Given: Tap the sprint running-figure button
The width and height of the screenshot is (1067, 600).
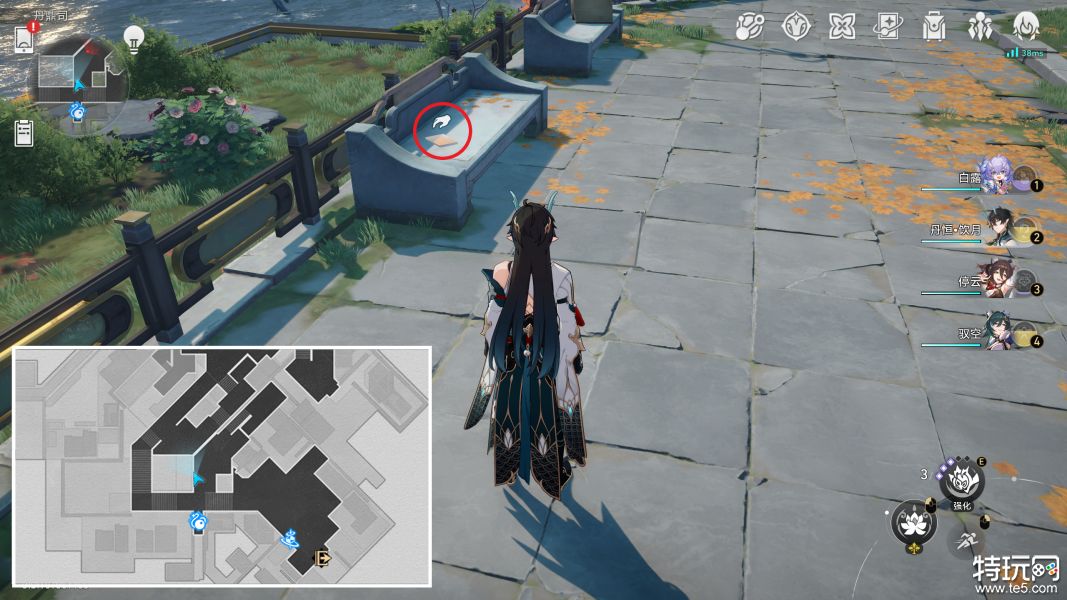Looking at the screenshot, I should tap(966, 541).
